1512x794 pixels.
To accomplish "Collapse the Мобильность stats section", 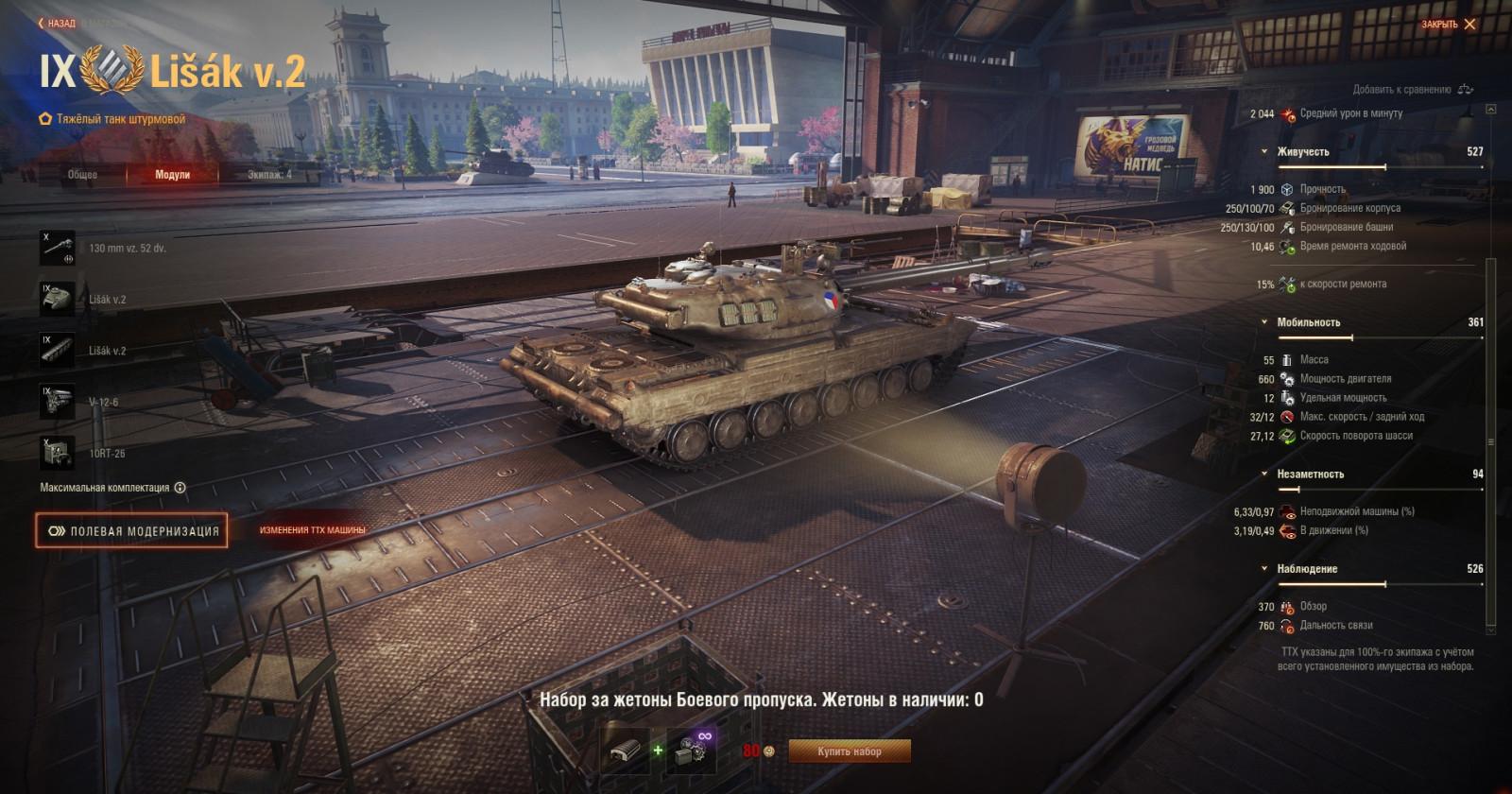I will 1263,321.
